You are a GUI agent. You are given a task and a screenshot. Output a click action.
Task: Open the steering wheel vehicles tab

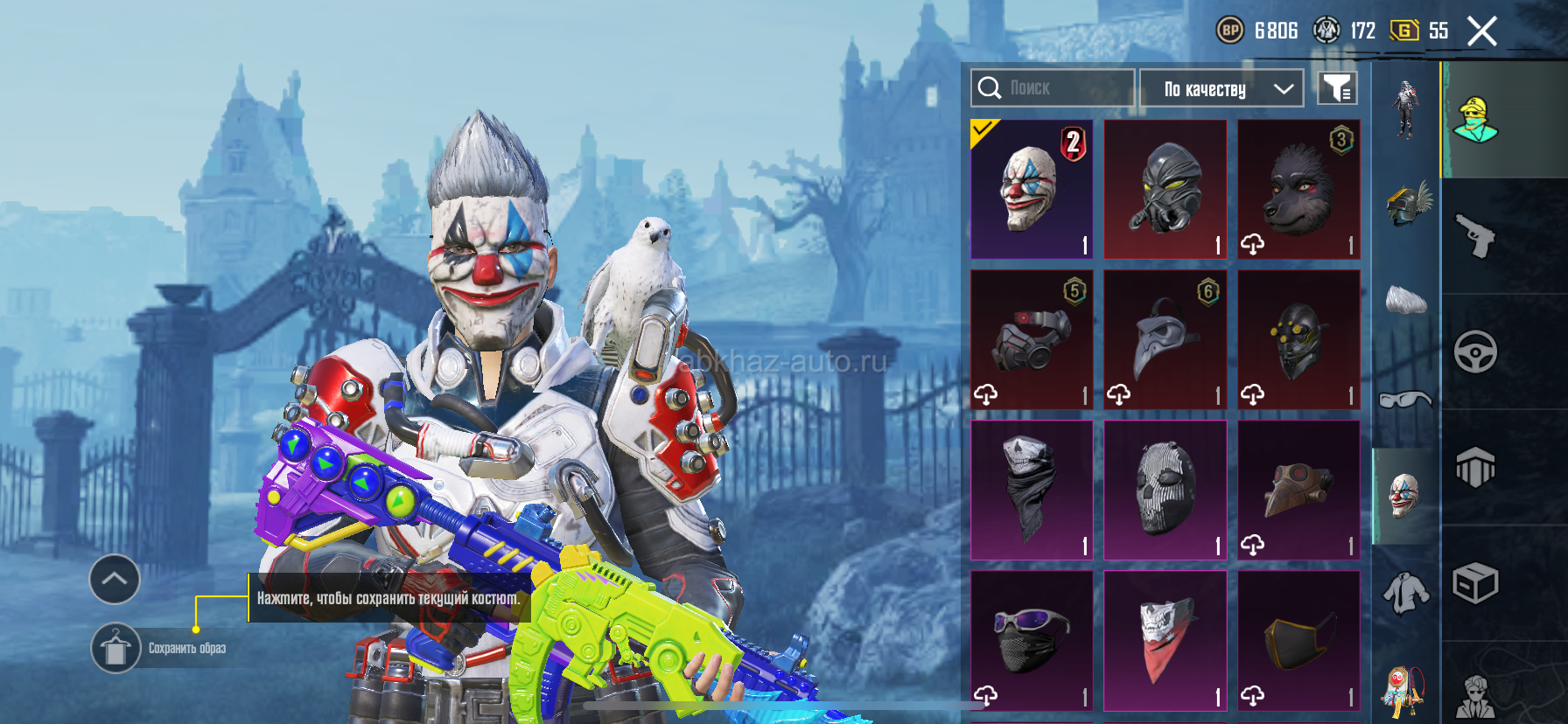[1475, 352]
